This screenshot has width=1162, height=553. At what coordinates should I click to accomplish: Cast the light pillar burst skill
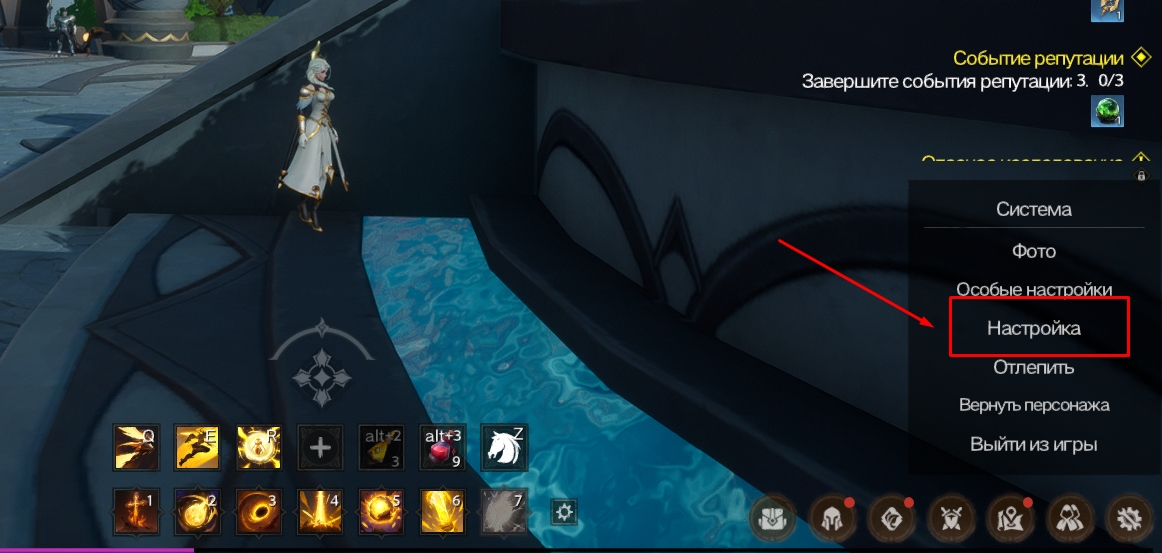pyautogui.click(x=320, y=511)
